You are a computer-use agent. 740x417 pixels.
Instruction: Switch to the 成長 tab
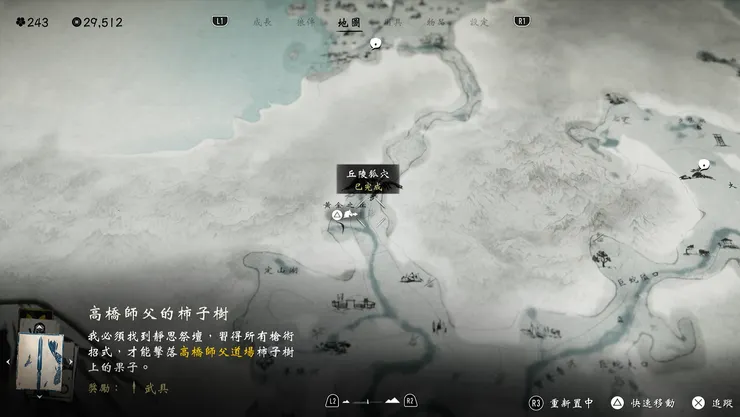click(263, 21)
